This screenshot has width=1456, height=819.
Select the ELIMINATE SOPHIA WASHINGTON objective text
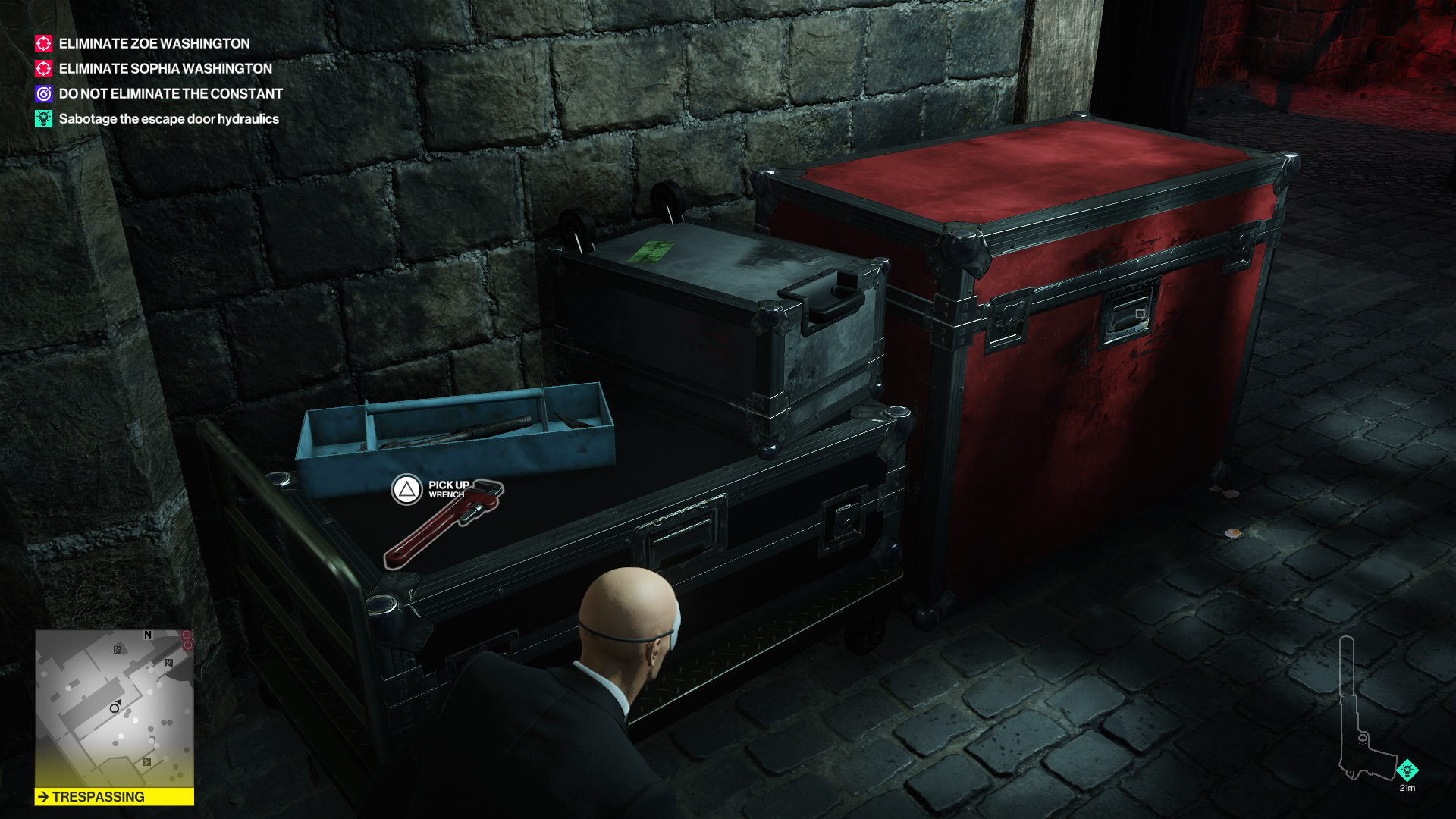tap(165, 69)
